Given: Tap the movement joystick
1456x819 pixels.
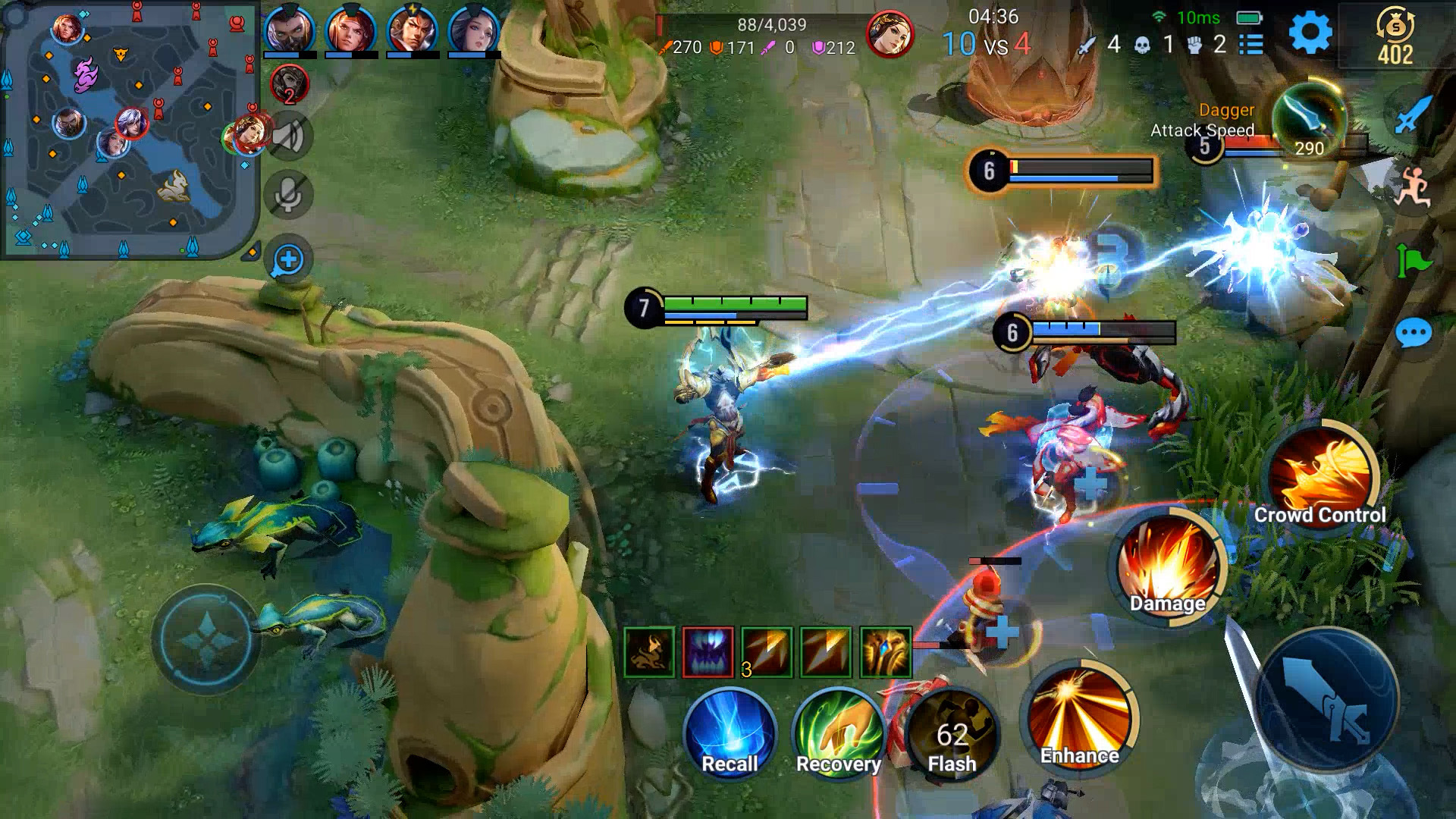Looking at the screenshot, I should pyautogui.click(x=206, y=639).
